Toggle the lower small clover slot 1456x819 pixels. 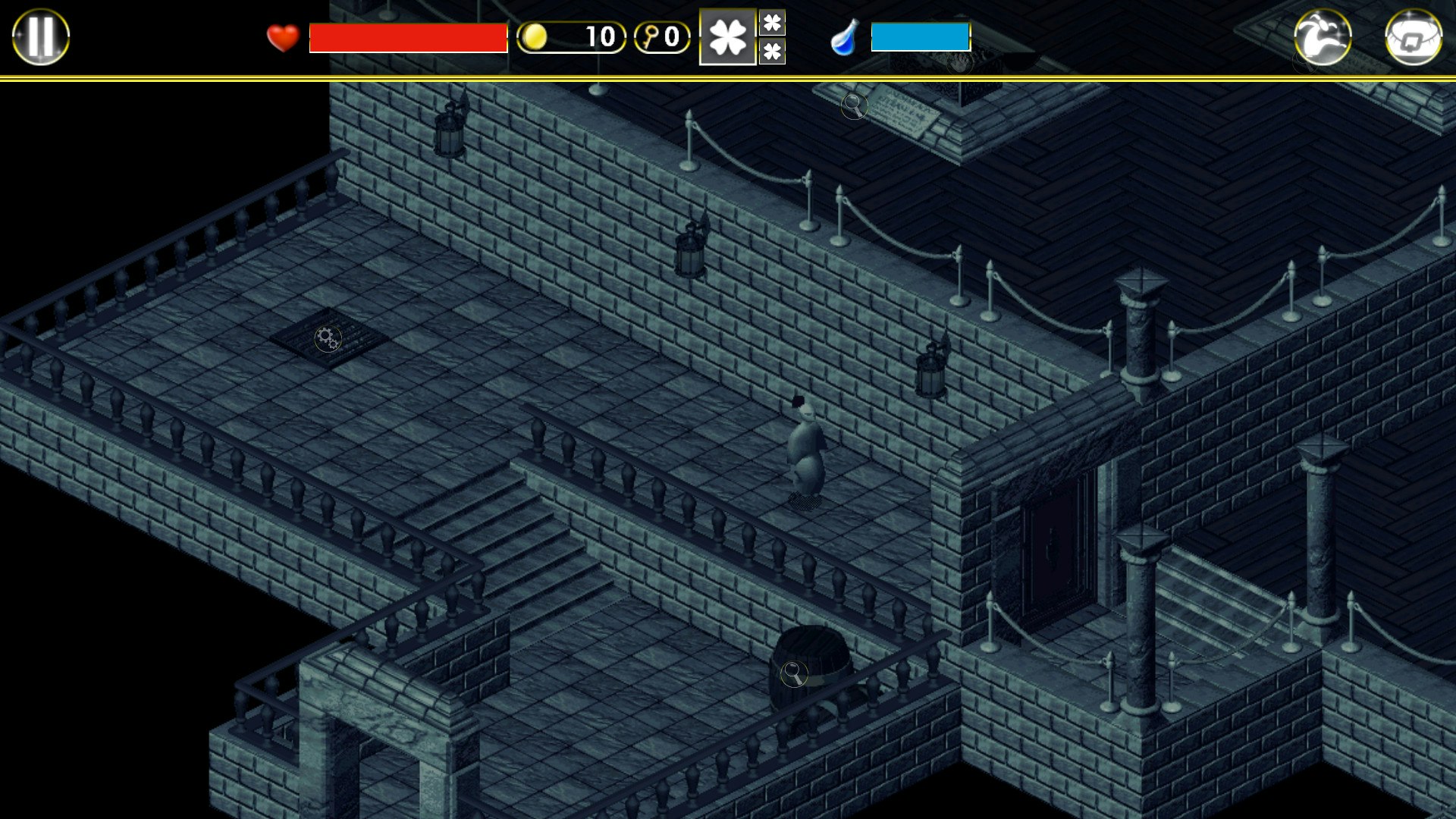tap(773, 52)
